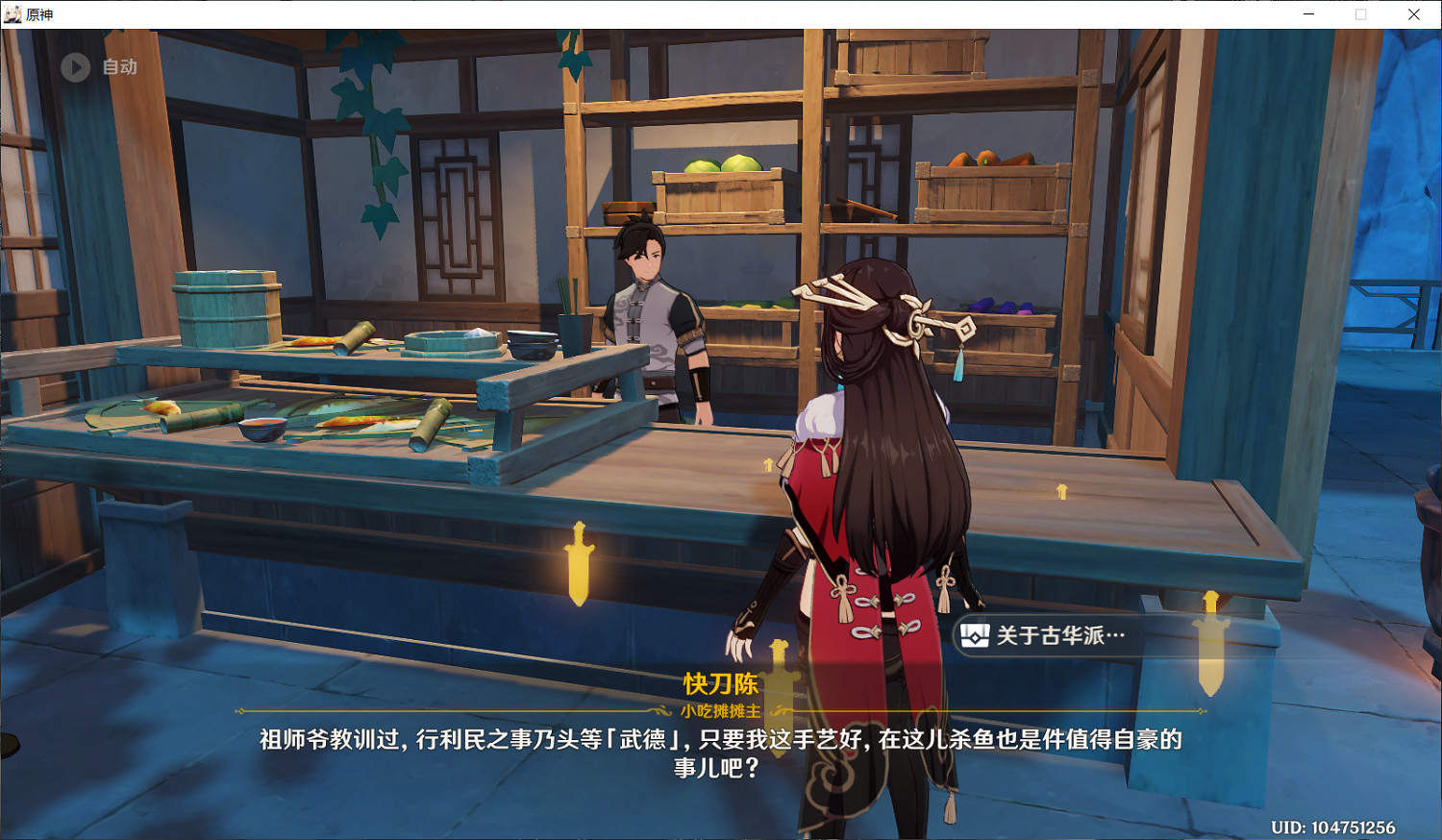Click the NPC name 快刀陈
The height and width of the screenshot is (840, 1442).
click(719, 684)
